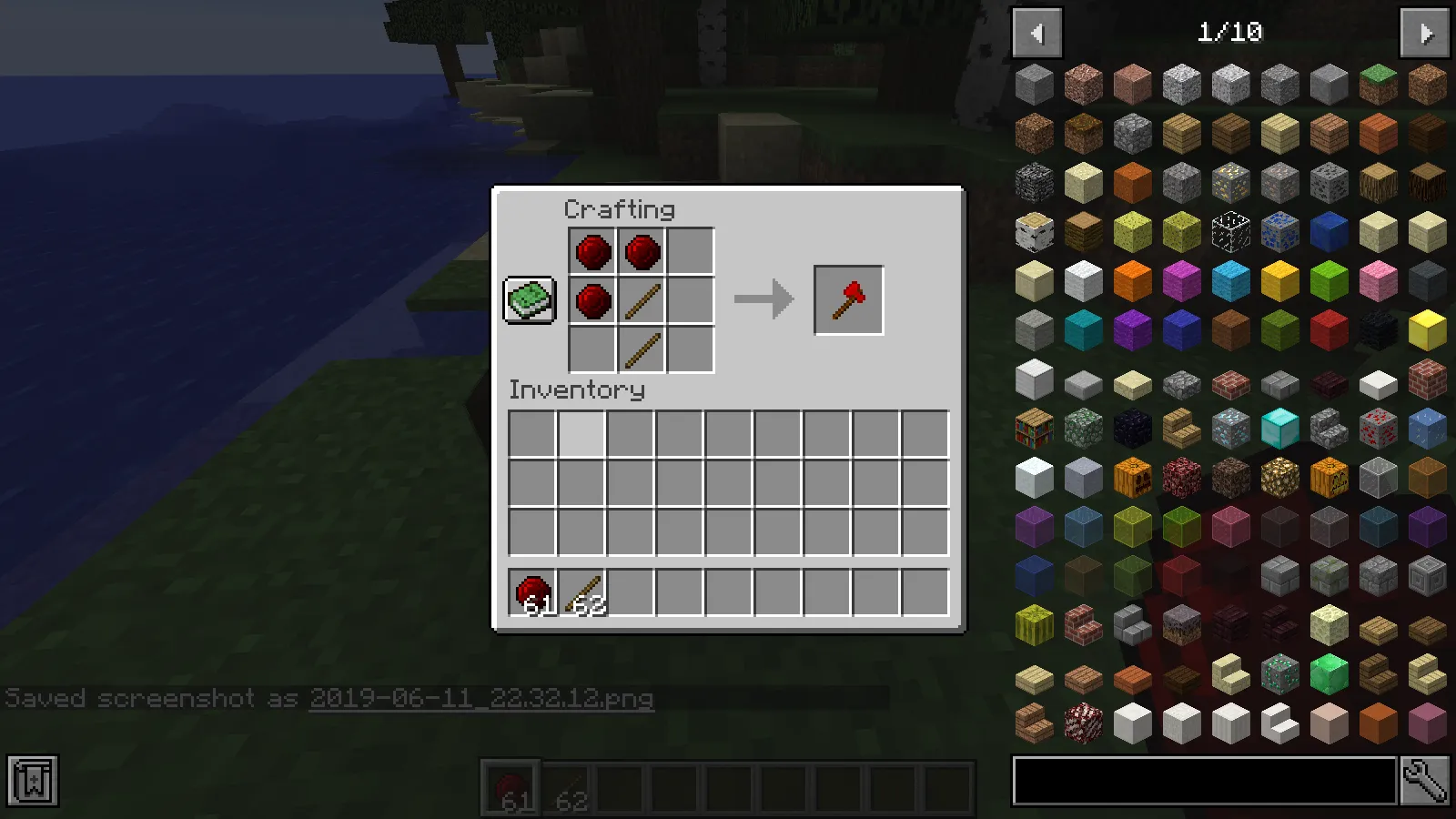Select the diamond ore block in the item panel
The width and height of the screenshot is (1456, 819).
pyautogui.click(x=1230, y=430)
